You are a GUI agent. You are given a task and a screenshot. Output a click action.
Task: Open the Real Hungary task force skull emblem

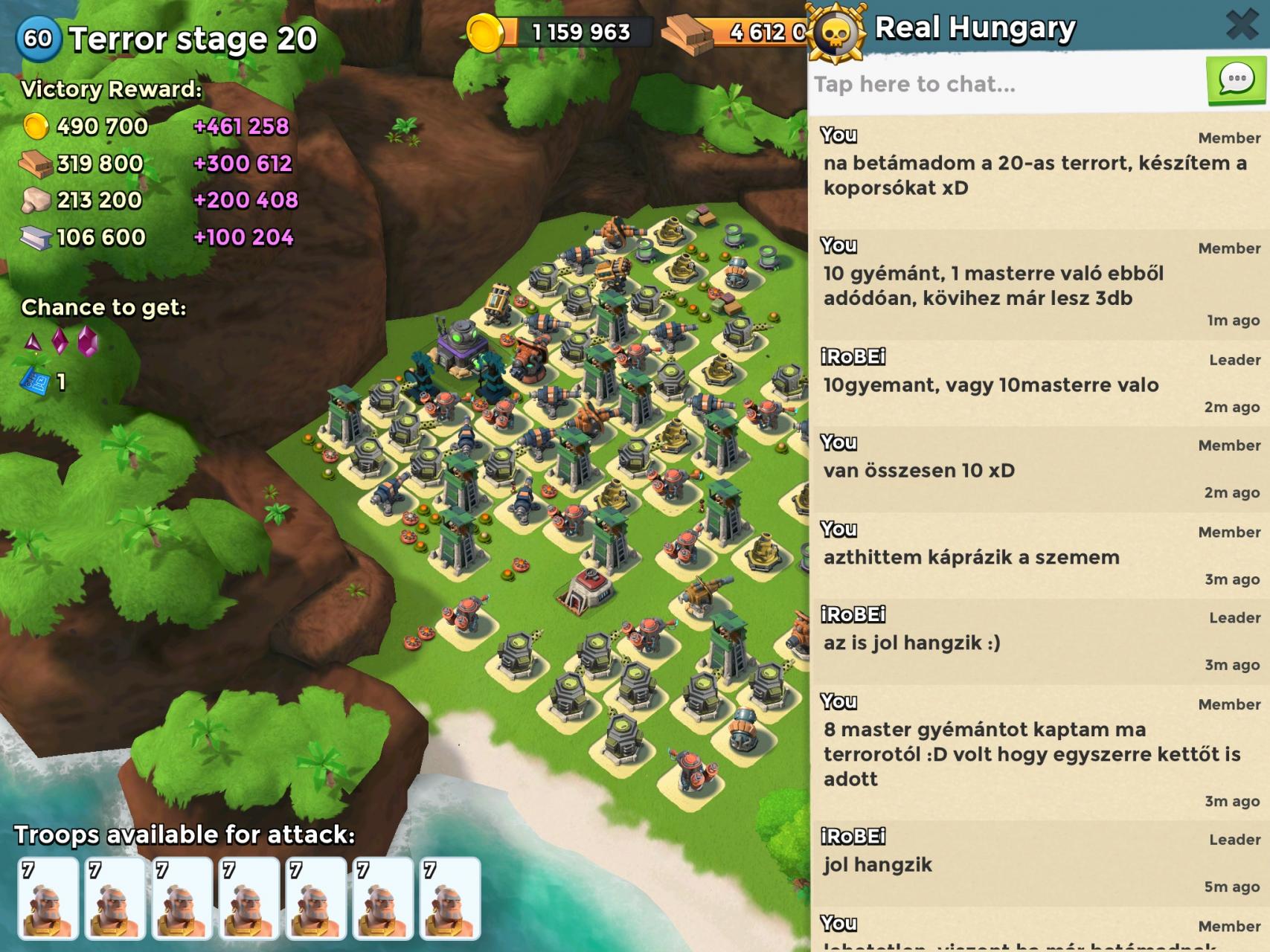[838, 31]
